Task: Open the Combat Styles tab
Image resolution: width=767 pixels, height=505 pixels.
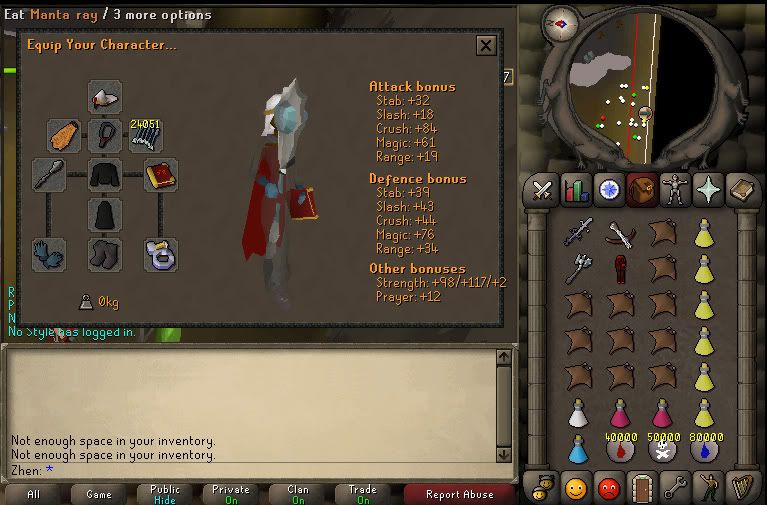Action: tap(543, 189)
